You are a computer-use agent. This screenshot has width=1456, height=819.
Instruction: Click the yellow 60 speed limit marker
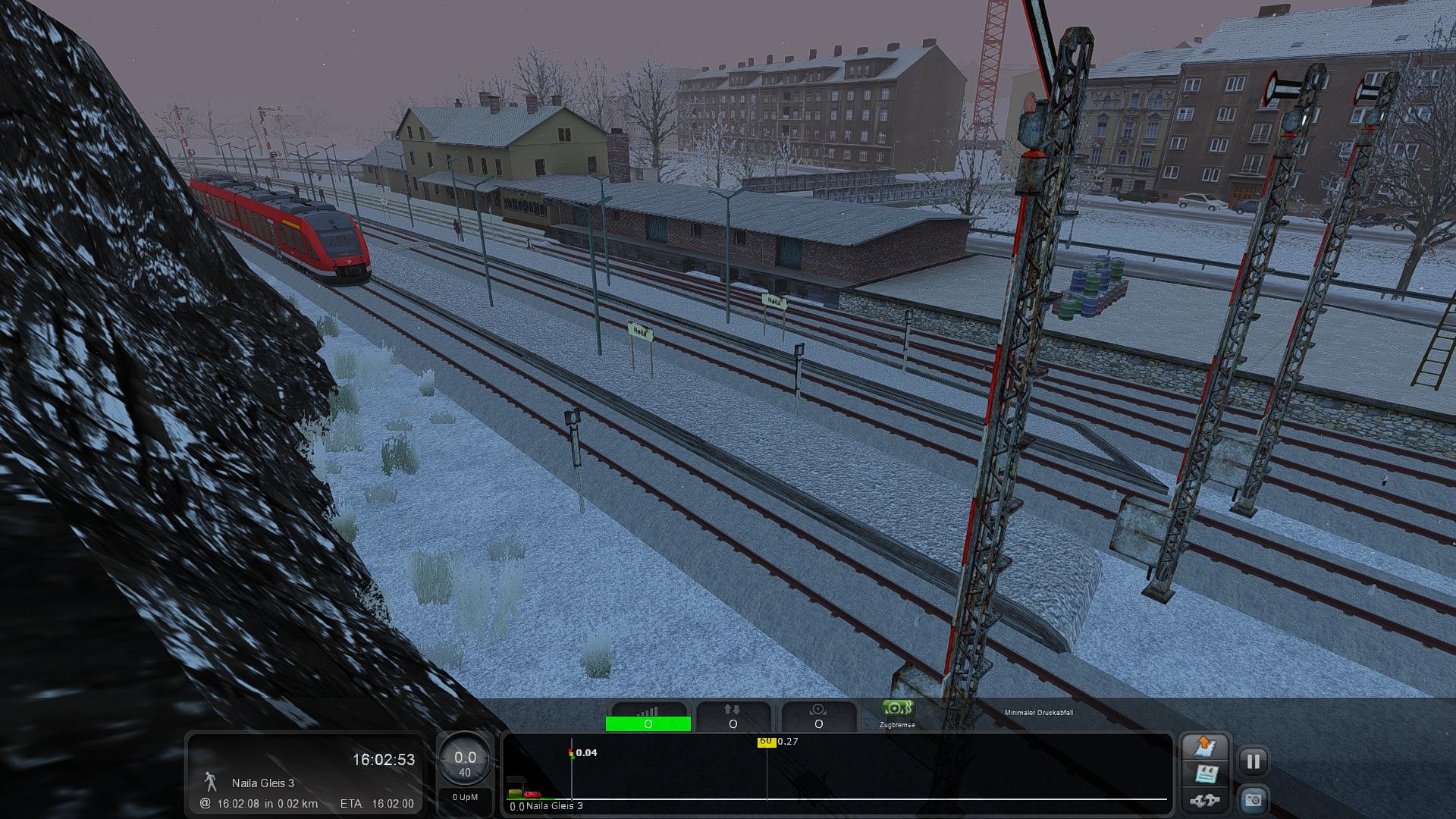tap(766, 742)
